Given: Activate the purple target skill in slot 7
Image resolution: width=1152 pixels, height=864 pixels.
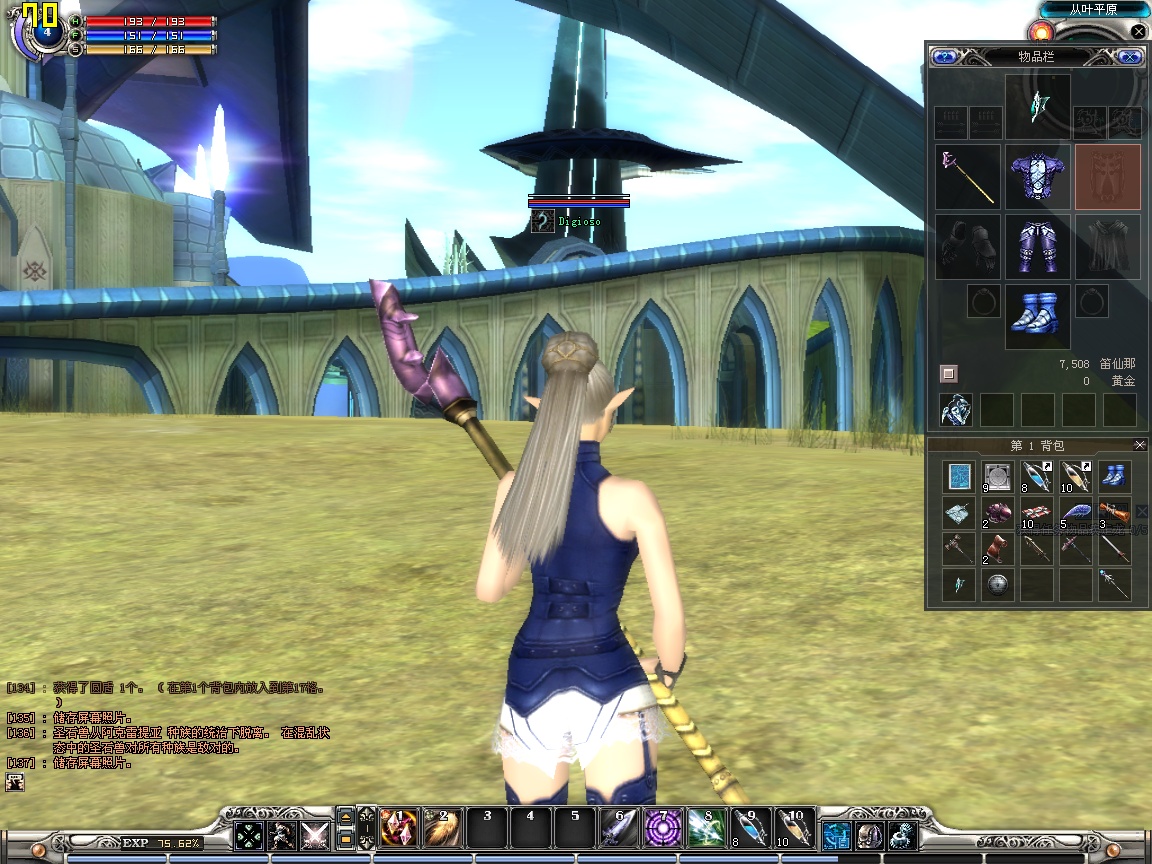Looking at the screenshot, I should pyautogui.click(x=662, y=828).
